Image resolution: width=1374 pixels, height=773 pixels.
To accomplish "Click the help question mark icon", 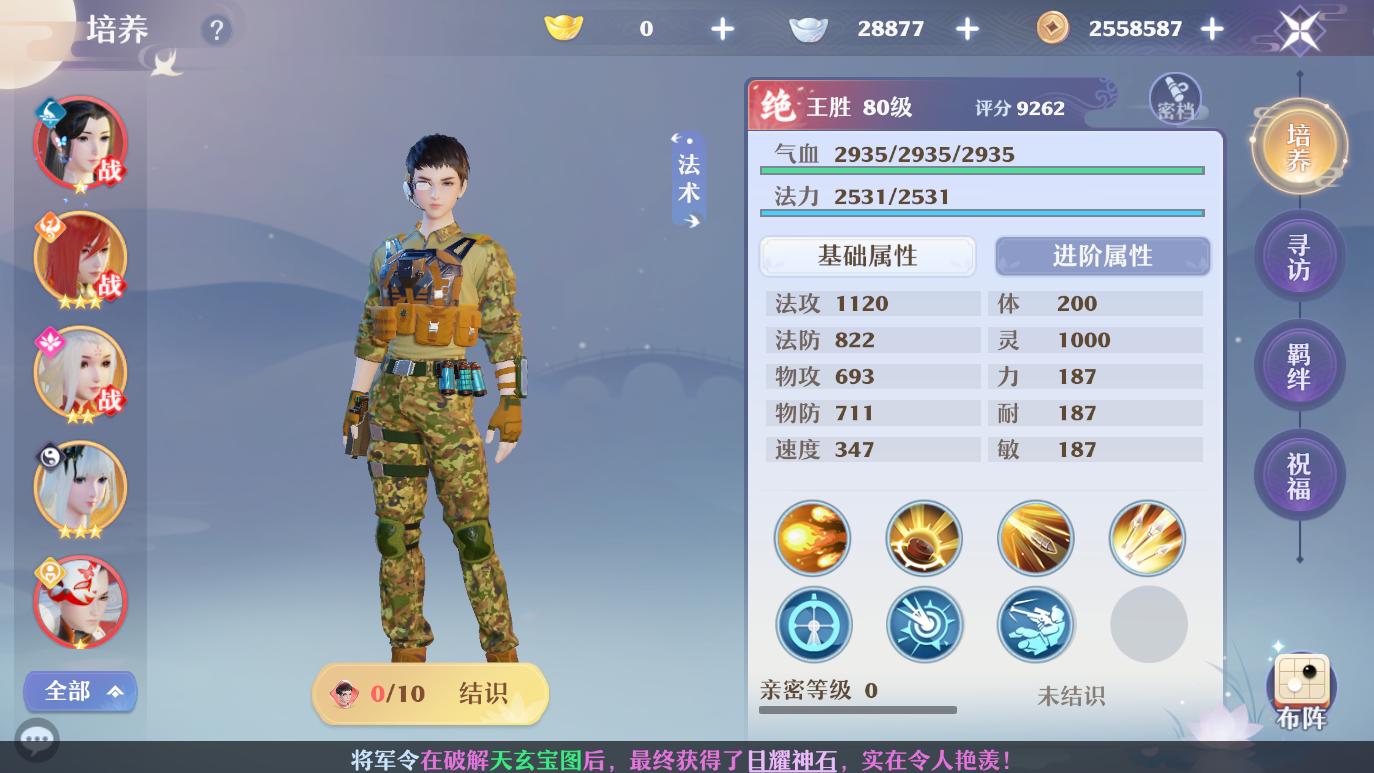I will 217,30.
